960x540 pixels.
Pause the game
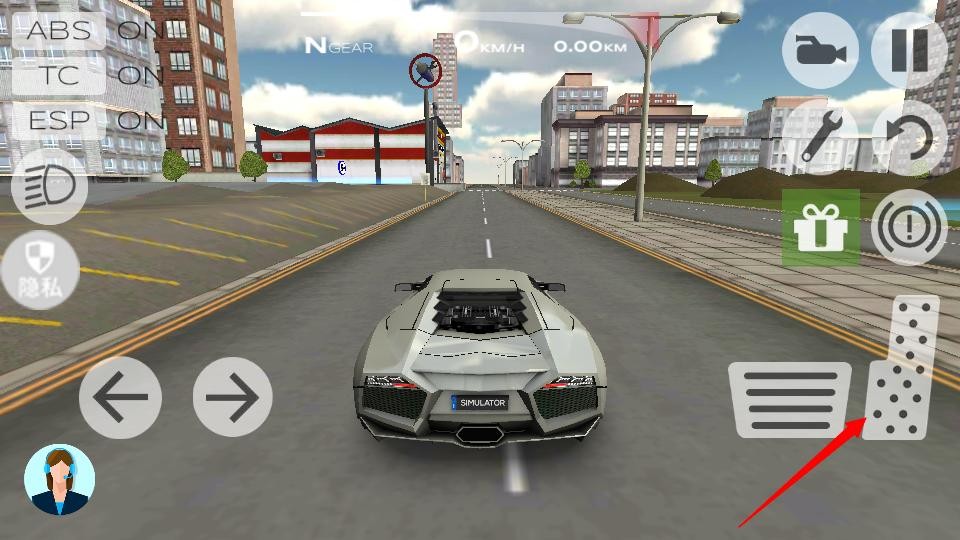point(909,48)
